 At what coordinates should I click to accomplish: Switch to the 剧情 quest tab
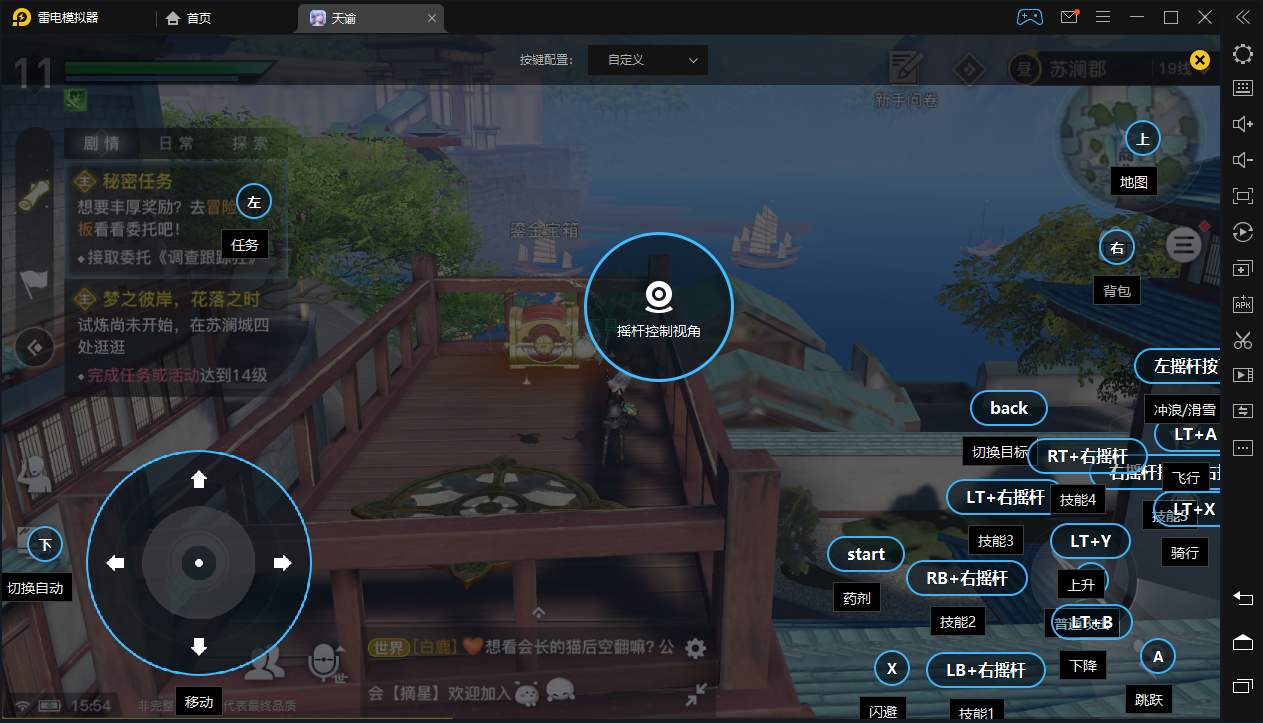pos(101,143)
